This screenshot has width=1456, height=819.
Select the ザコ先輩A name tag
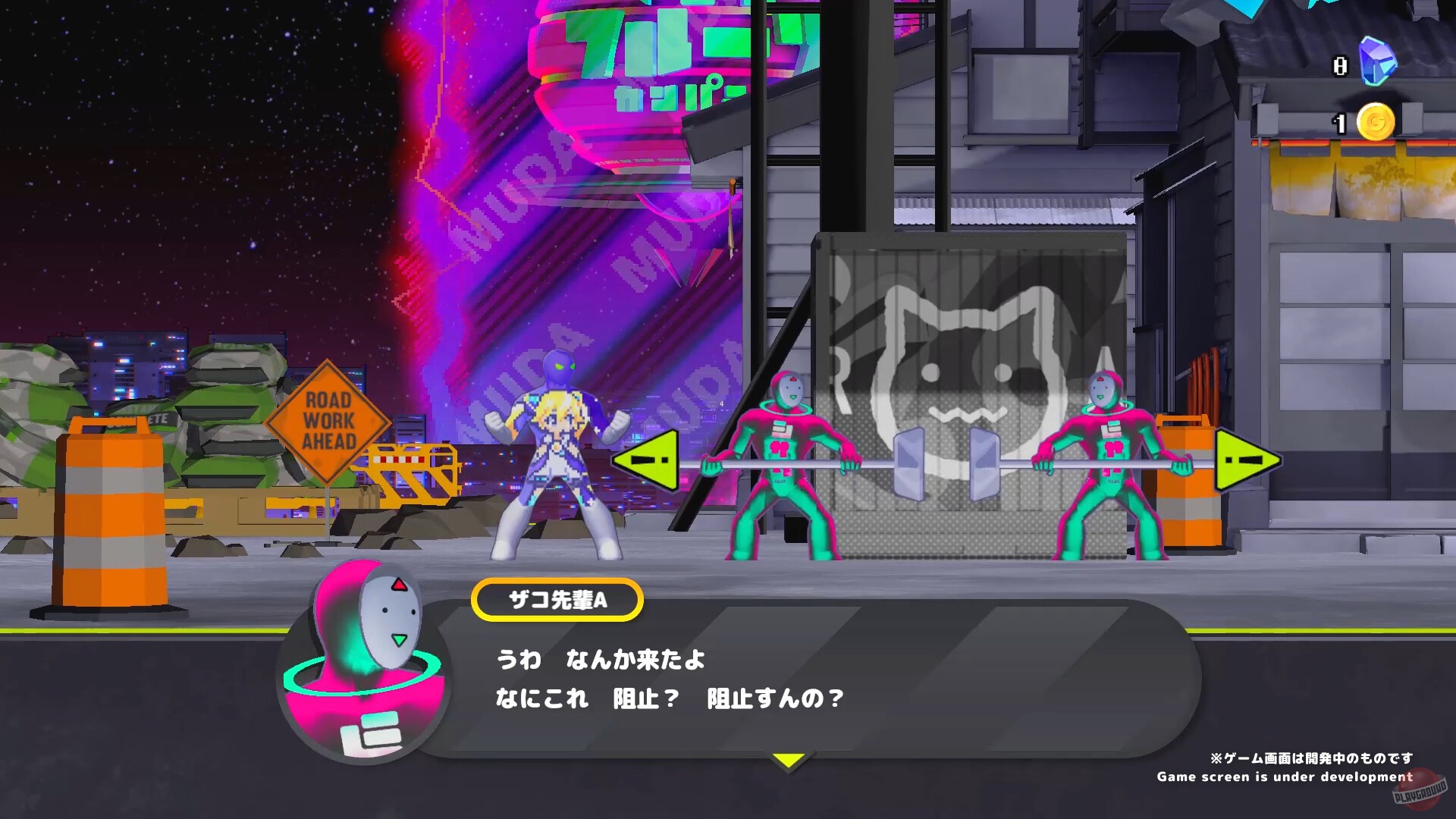click(x=557, y=598)
